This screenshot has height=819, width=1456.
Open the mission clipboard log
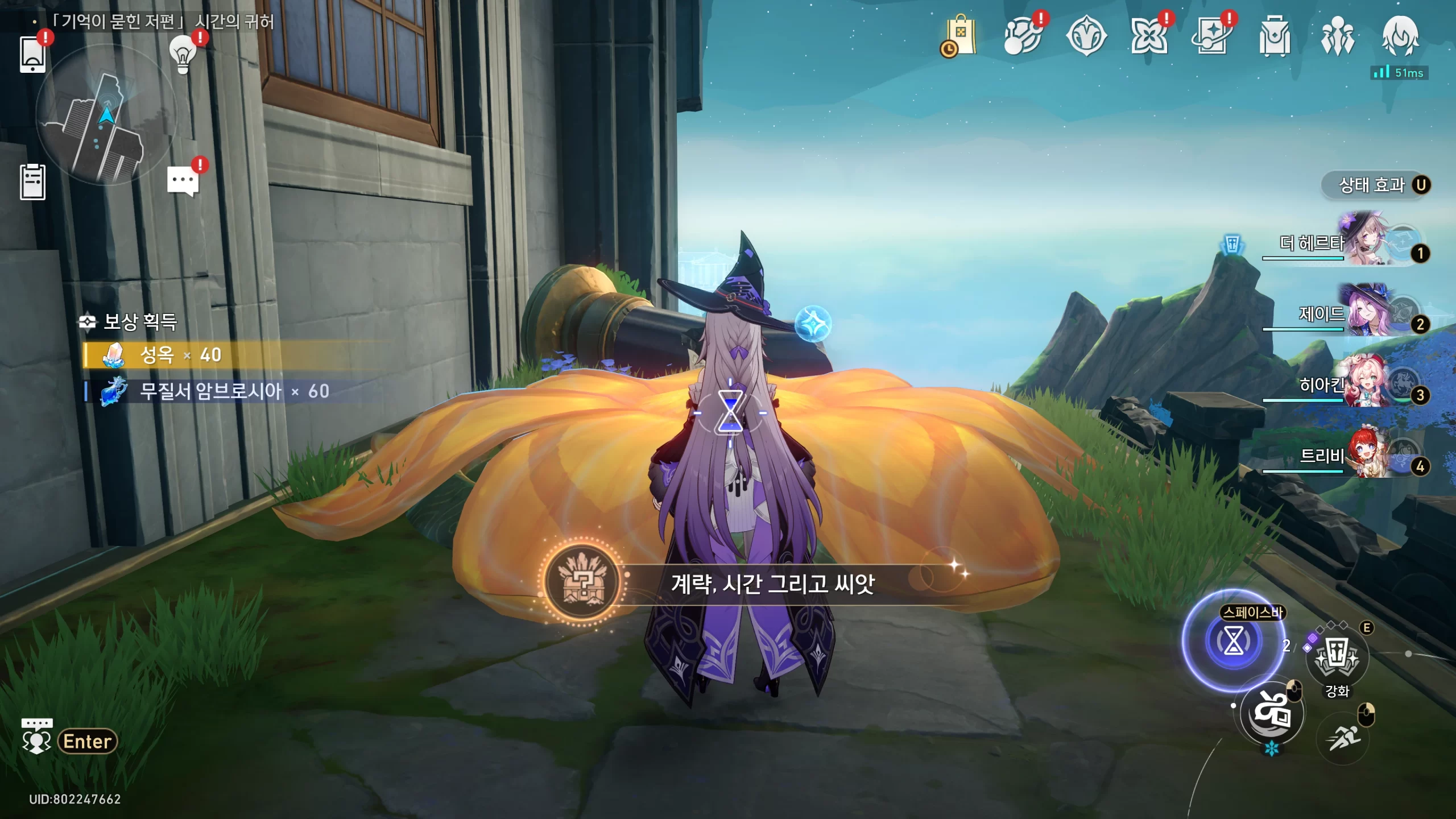click(x=32, y=182)
